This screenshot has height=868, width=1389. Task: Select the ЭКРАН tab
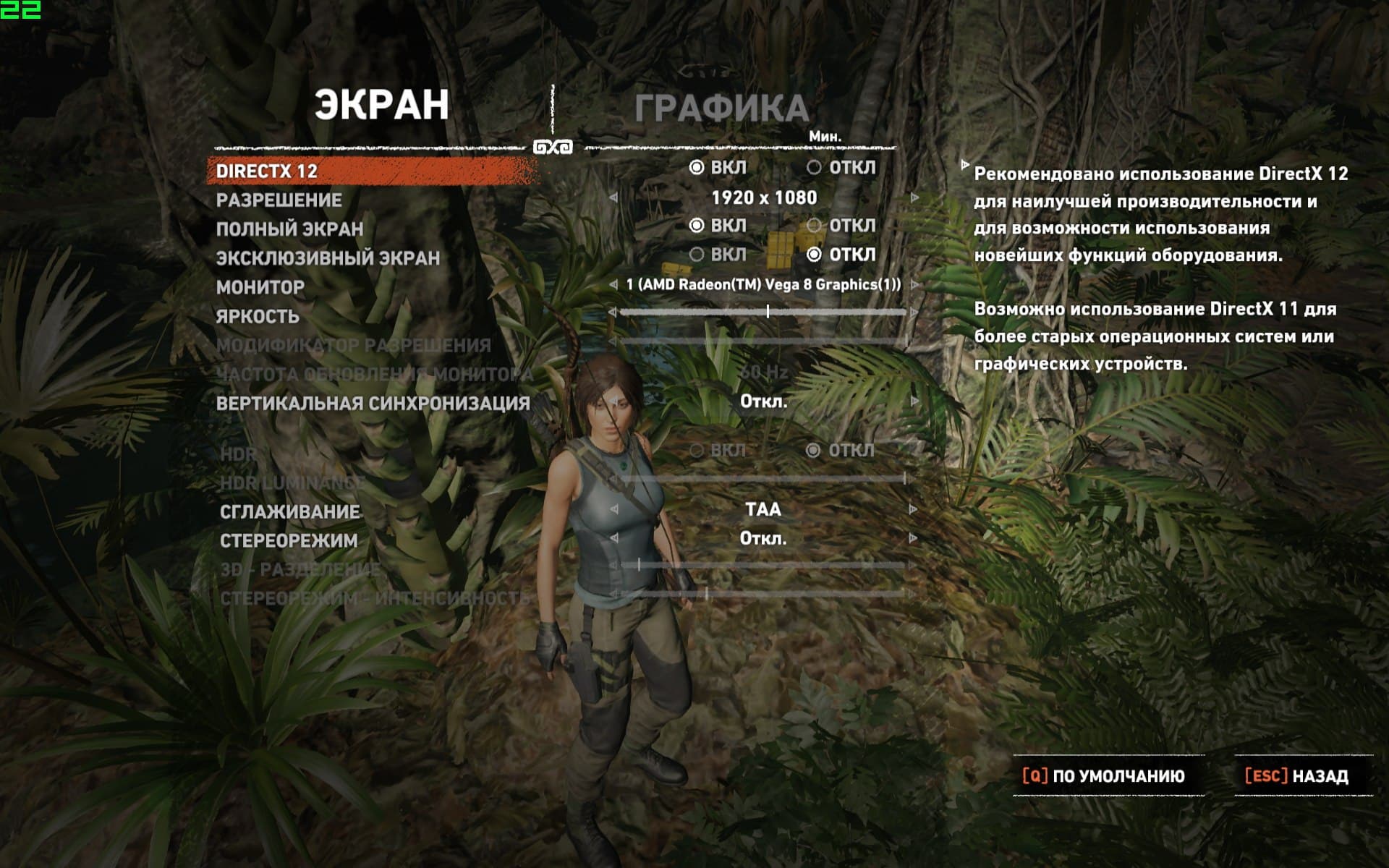381,106
